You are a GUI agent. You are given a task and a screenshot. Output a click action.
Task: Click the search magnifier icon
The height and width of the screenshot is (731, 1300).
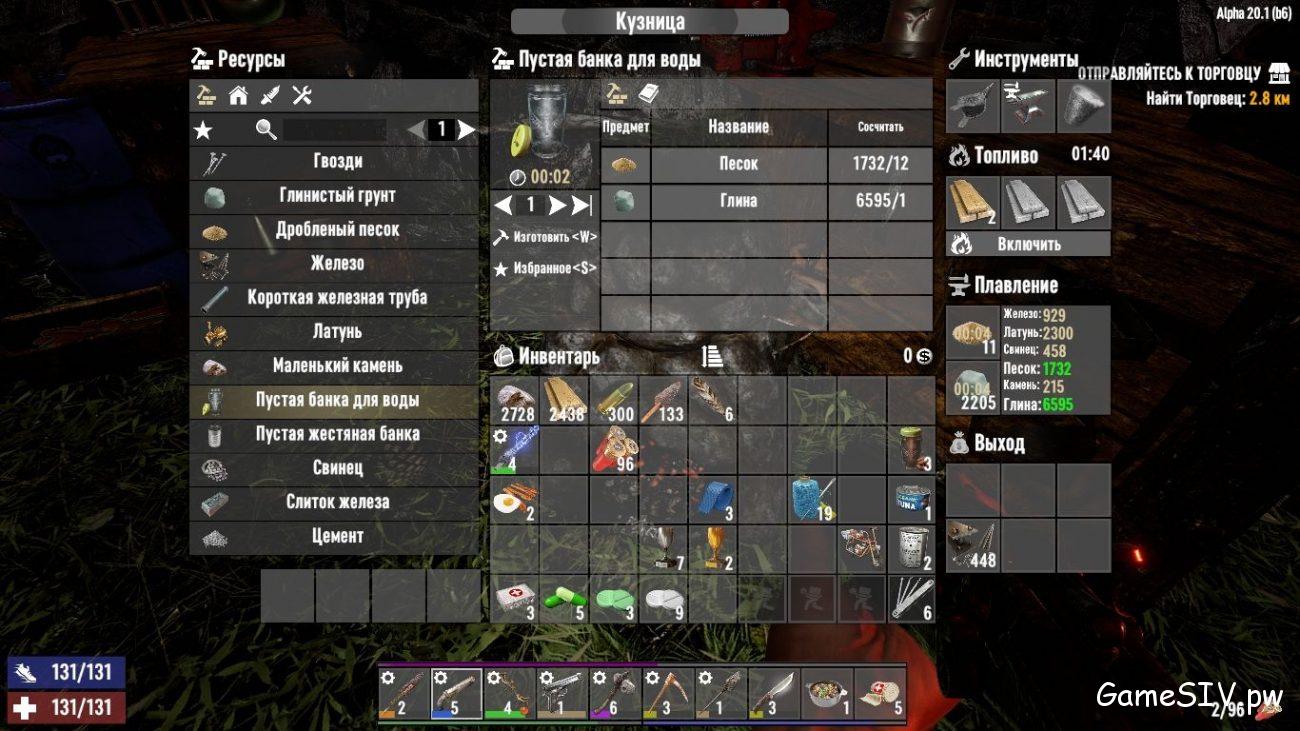point(263,130)
